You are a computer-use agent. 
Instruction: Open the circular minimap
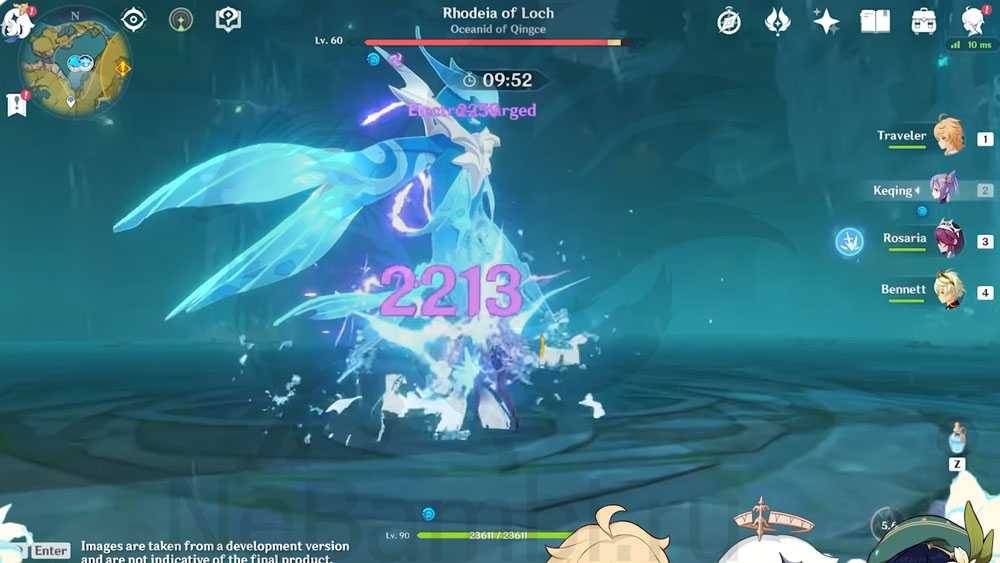tap(75, 63)
